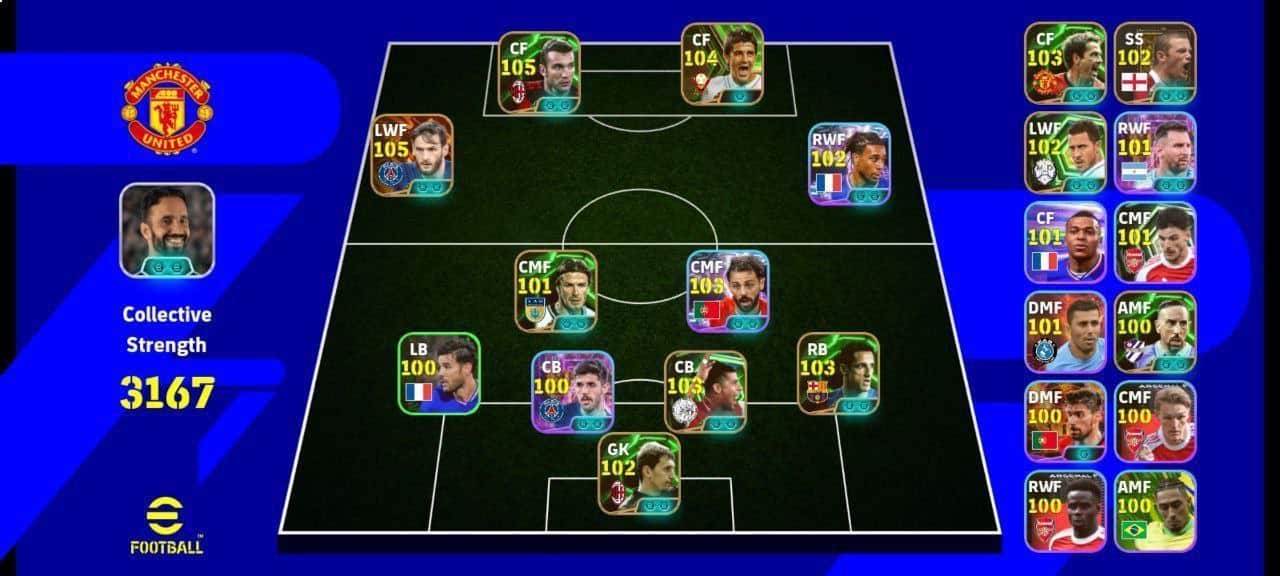Pick the RWF 100 Arsenal substitute card

tap(1065, 511)
